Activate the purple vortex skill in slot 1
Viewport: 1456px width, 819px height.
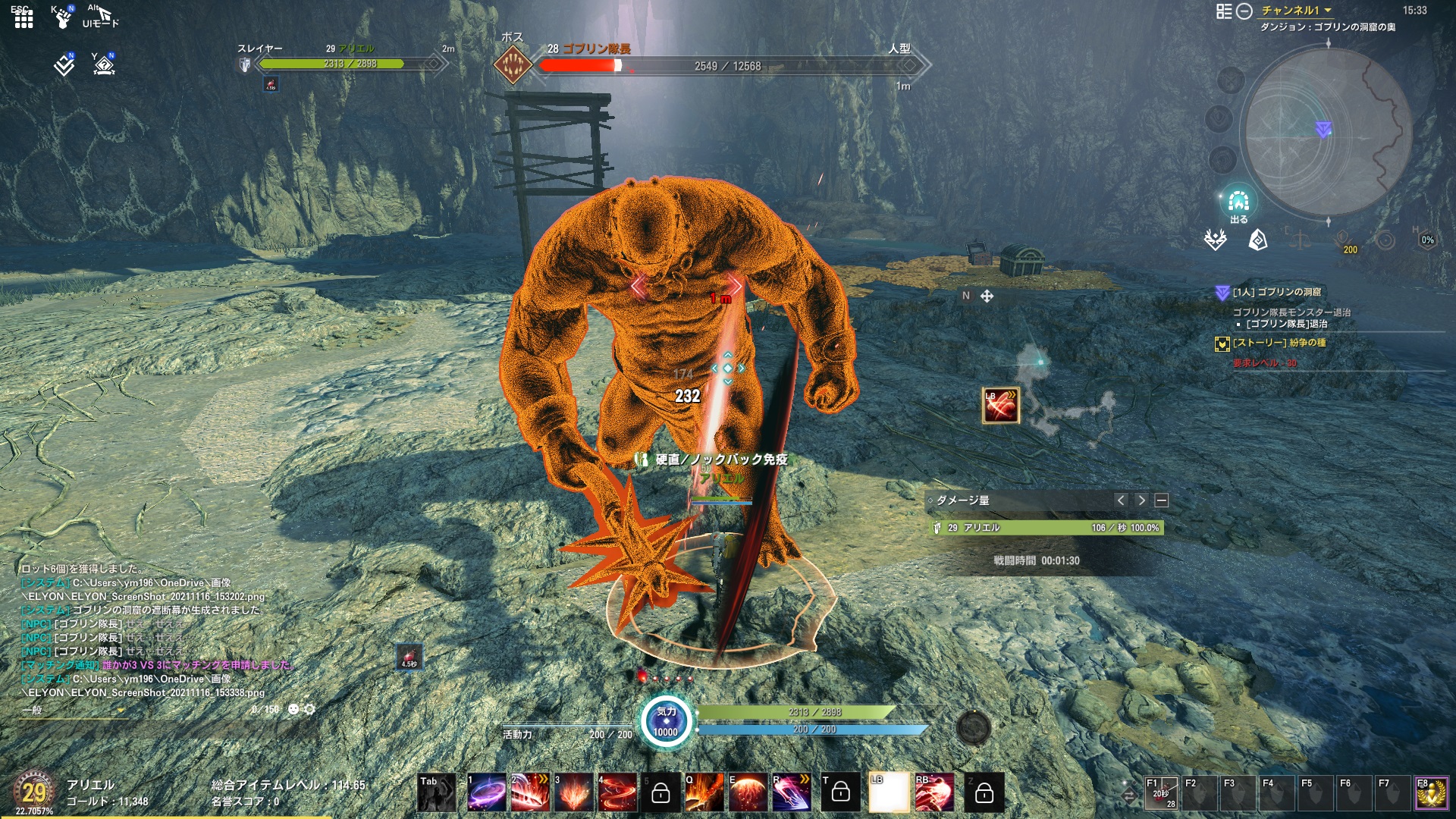click(x=486, y=792)
